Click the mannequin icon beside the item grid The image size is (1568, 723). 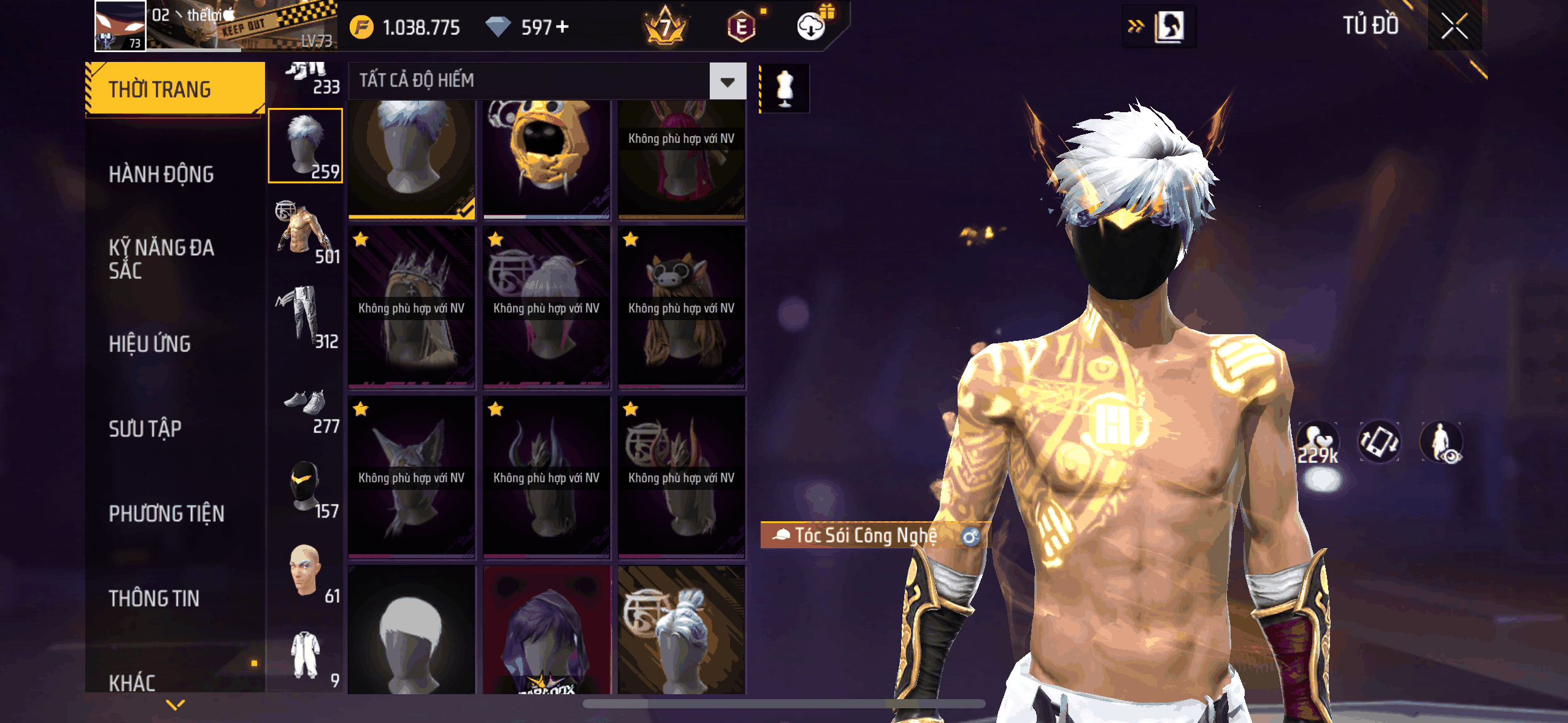pyautogui.click(x=785, y=89)
